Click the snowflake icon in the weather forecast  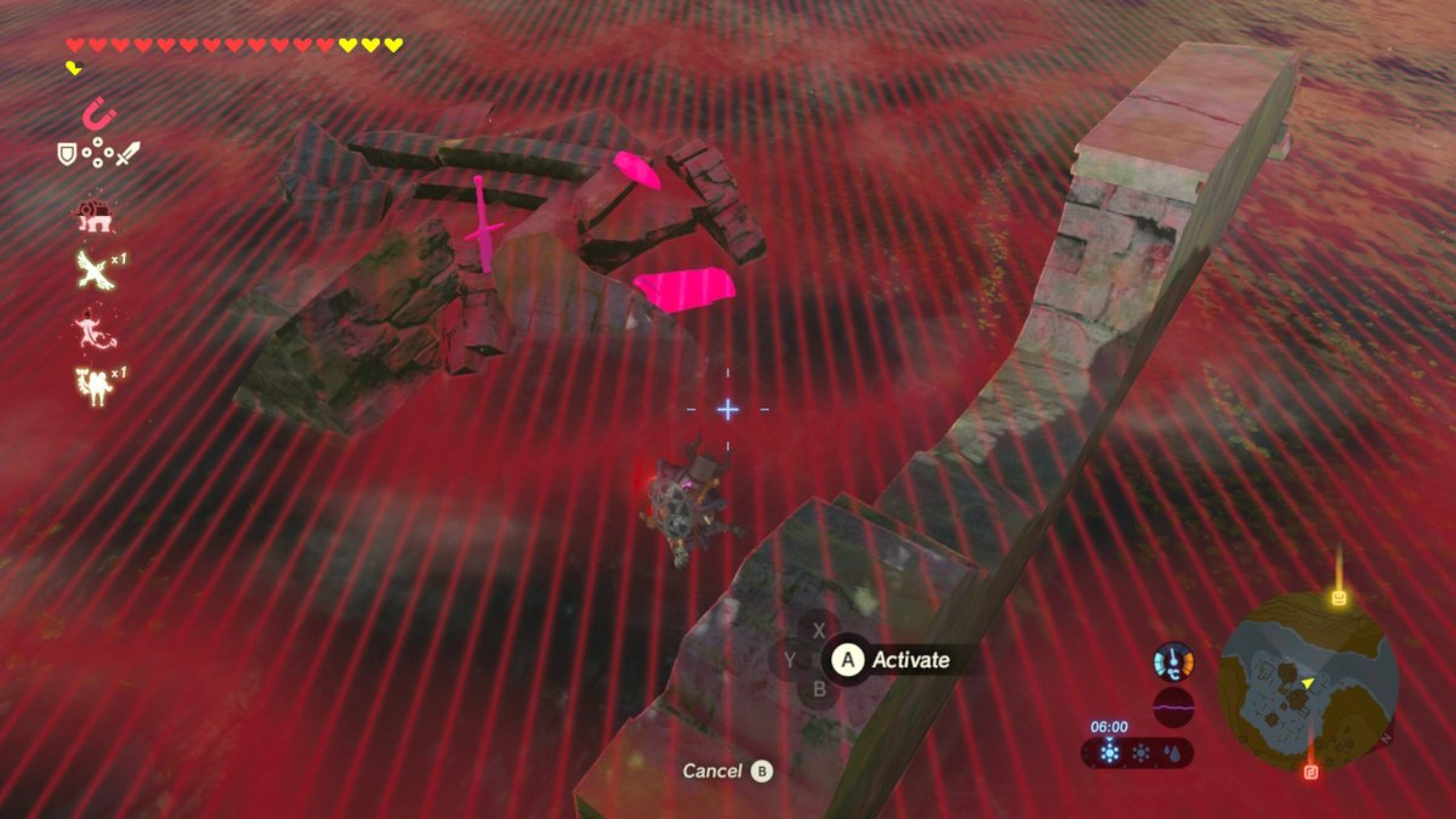click(1110, 752)
